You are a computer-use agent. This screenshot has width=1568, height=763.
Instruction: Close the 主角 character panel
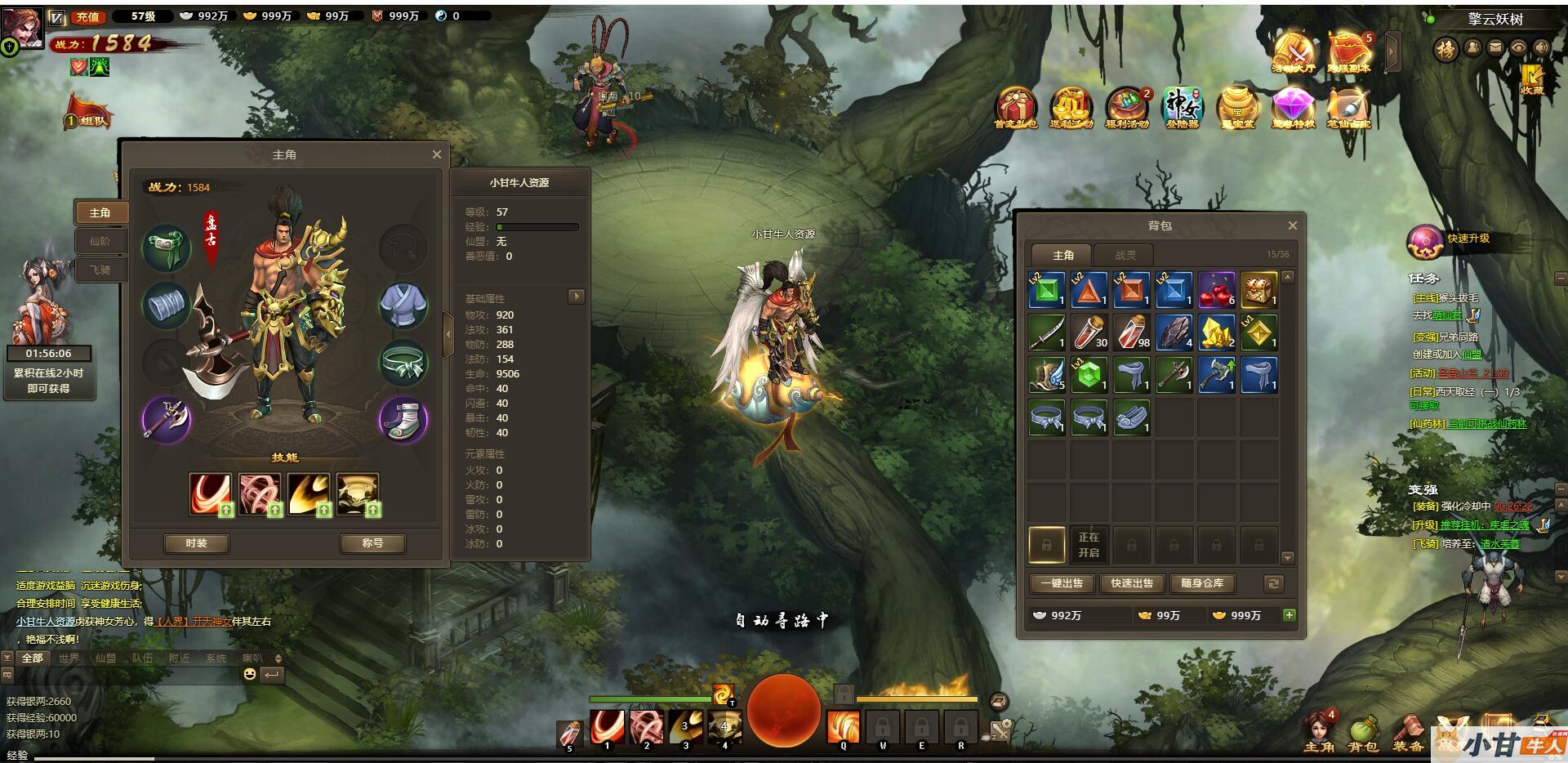(x=437, y=154)
